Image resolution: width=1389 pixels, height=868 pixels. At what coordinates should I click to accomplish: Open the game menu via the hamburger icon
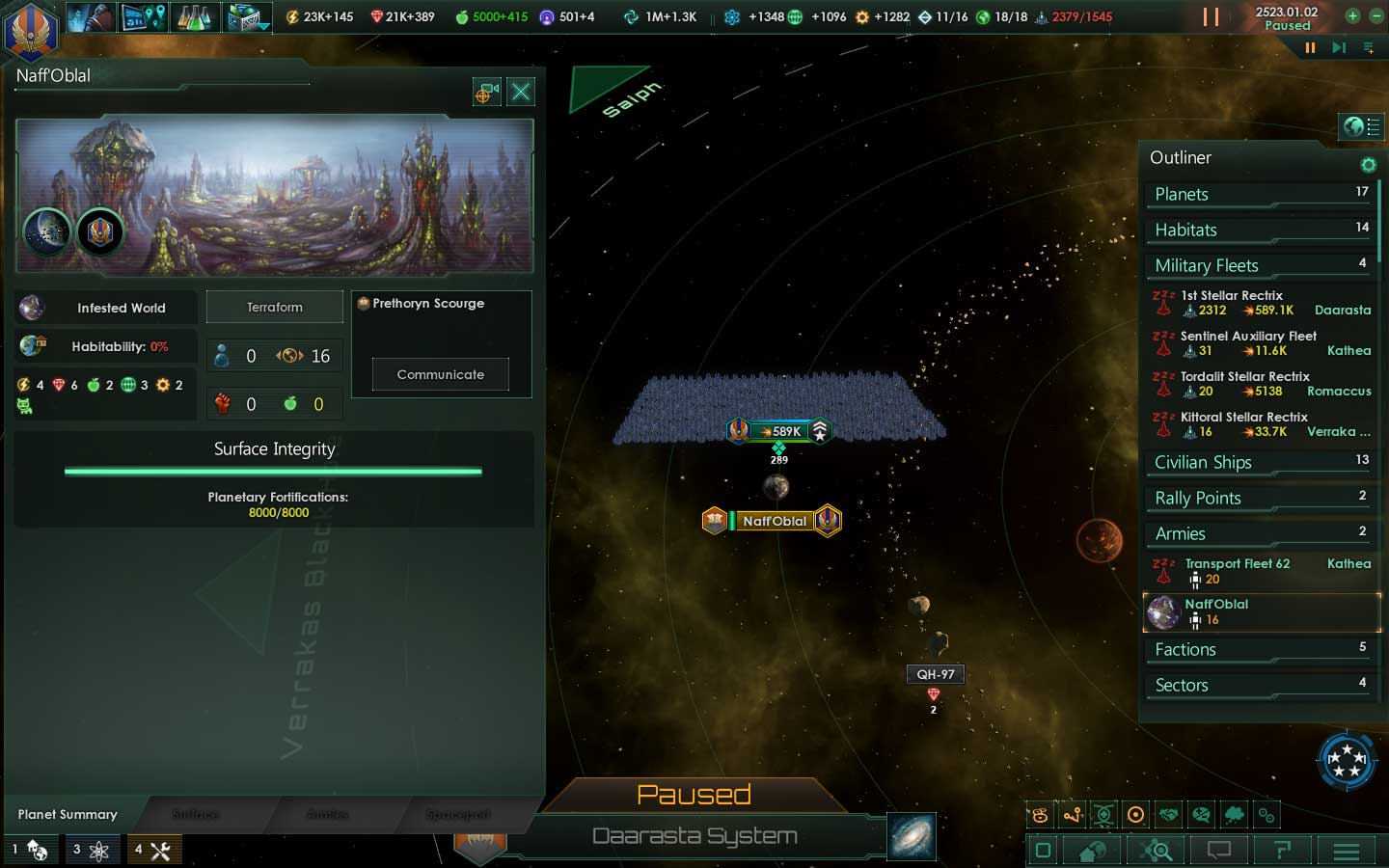pos(1347,851)
